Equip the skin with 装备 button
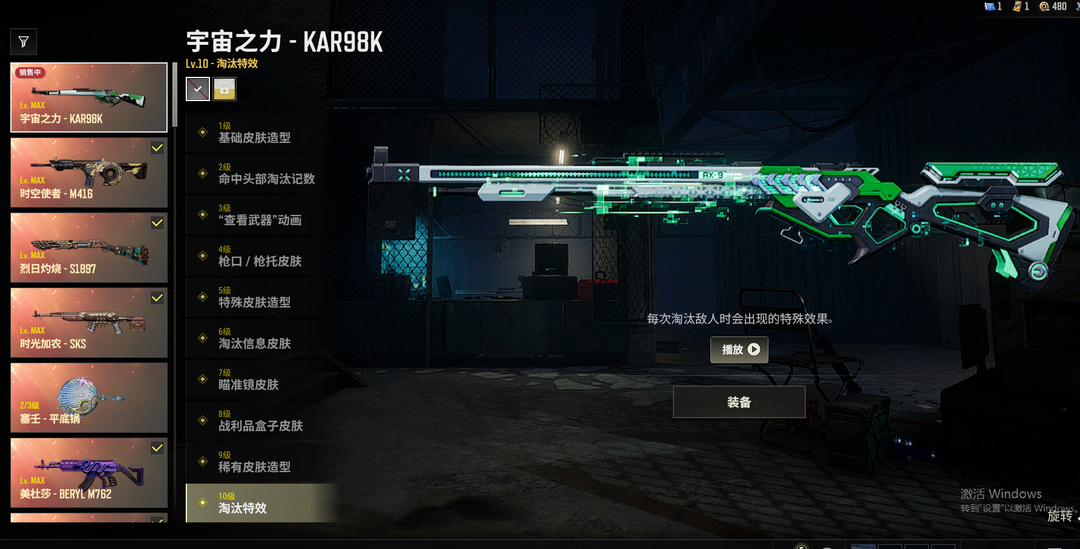 [x=739, y=402]
